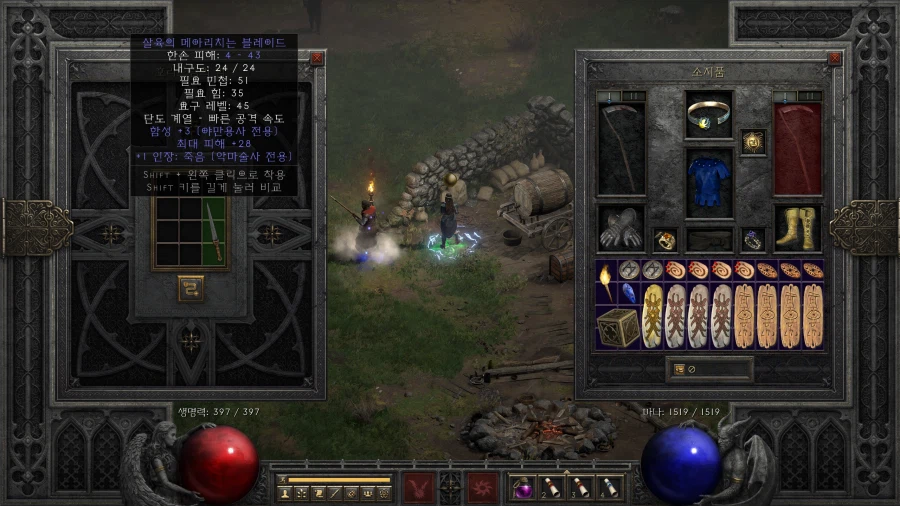Activate the left-click skill icon
900x506 pixels.
click(x=418, y=487)
